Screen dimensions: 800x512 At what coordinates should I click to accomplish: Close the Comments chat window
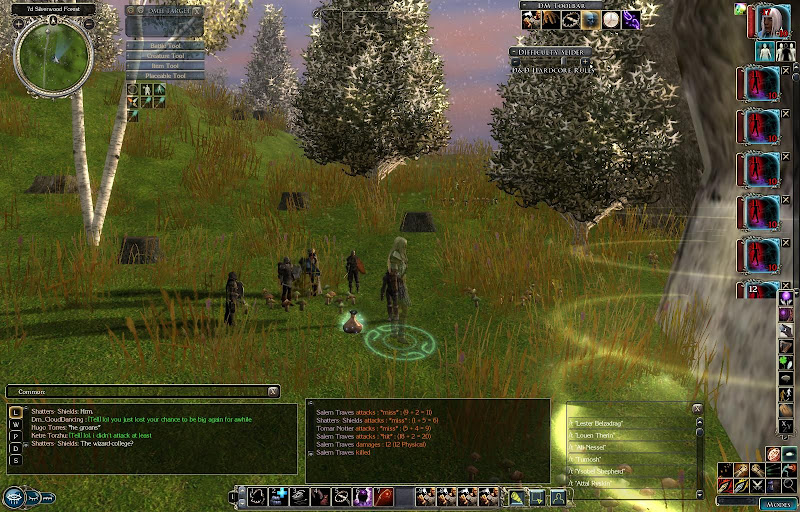pos(273,391)
